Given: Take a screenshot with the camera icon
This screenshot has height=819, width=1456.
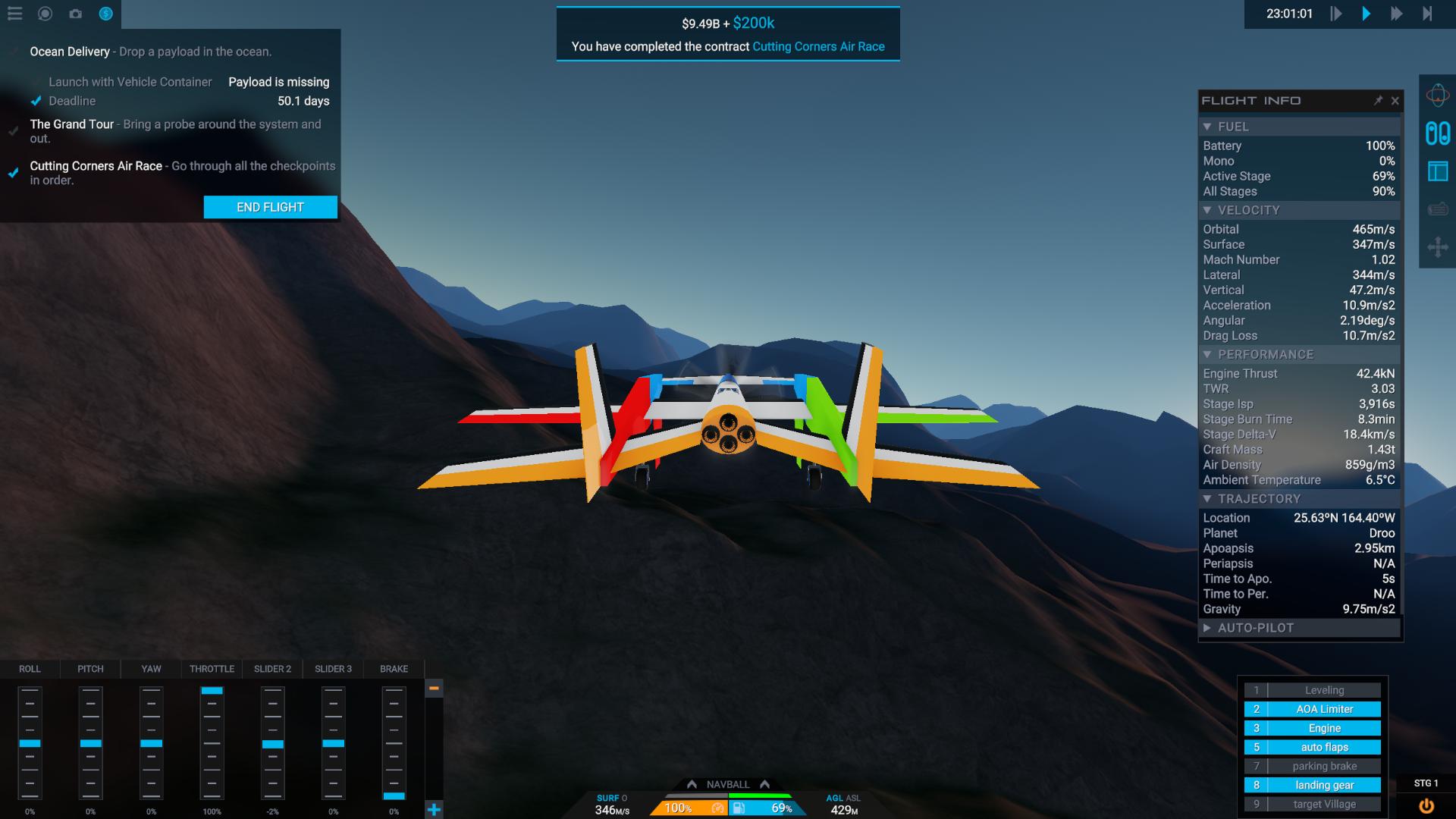Looking at the screenshot, I should pyautogui.click(x=75, y=14).
